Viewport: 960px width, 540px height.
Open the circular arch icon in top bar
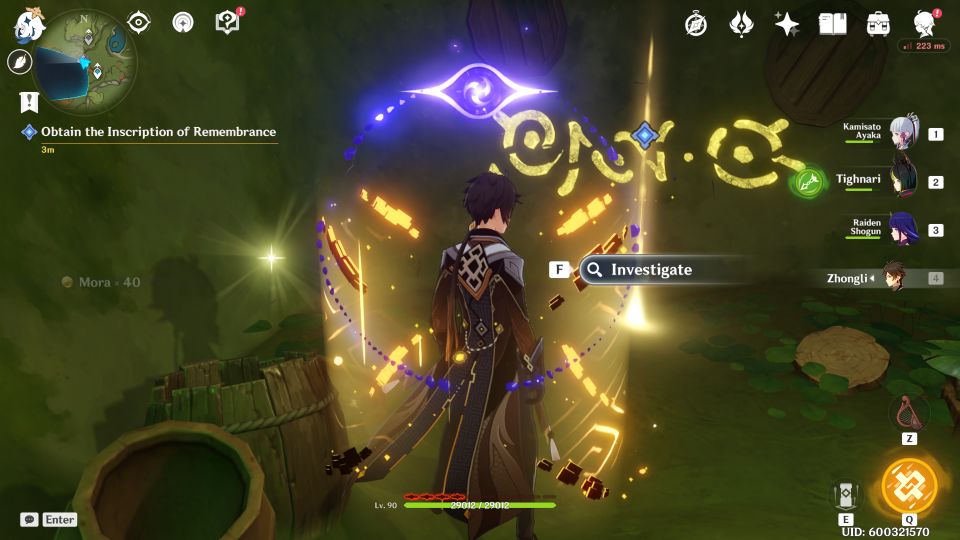[x=183, y=23]
